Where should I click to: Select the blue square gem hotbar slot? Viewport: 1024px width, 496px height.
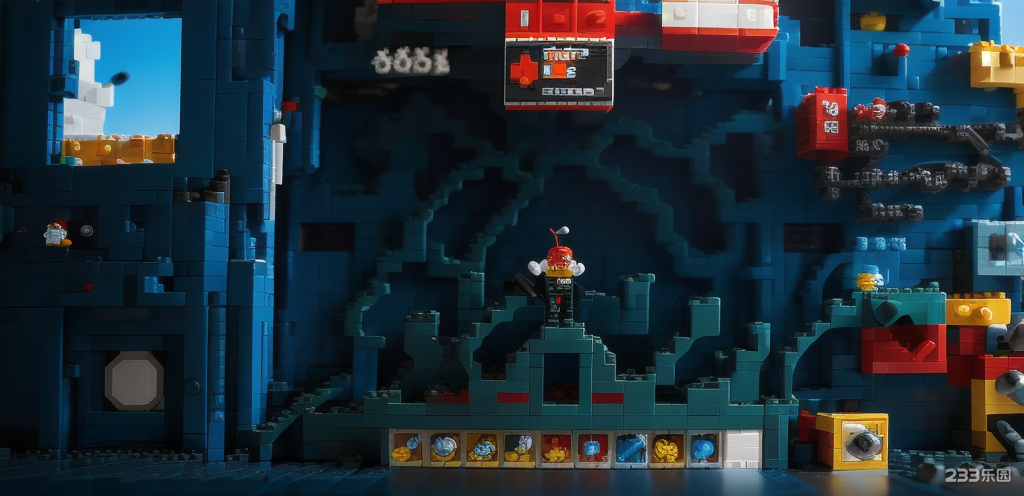593,449
